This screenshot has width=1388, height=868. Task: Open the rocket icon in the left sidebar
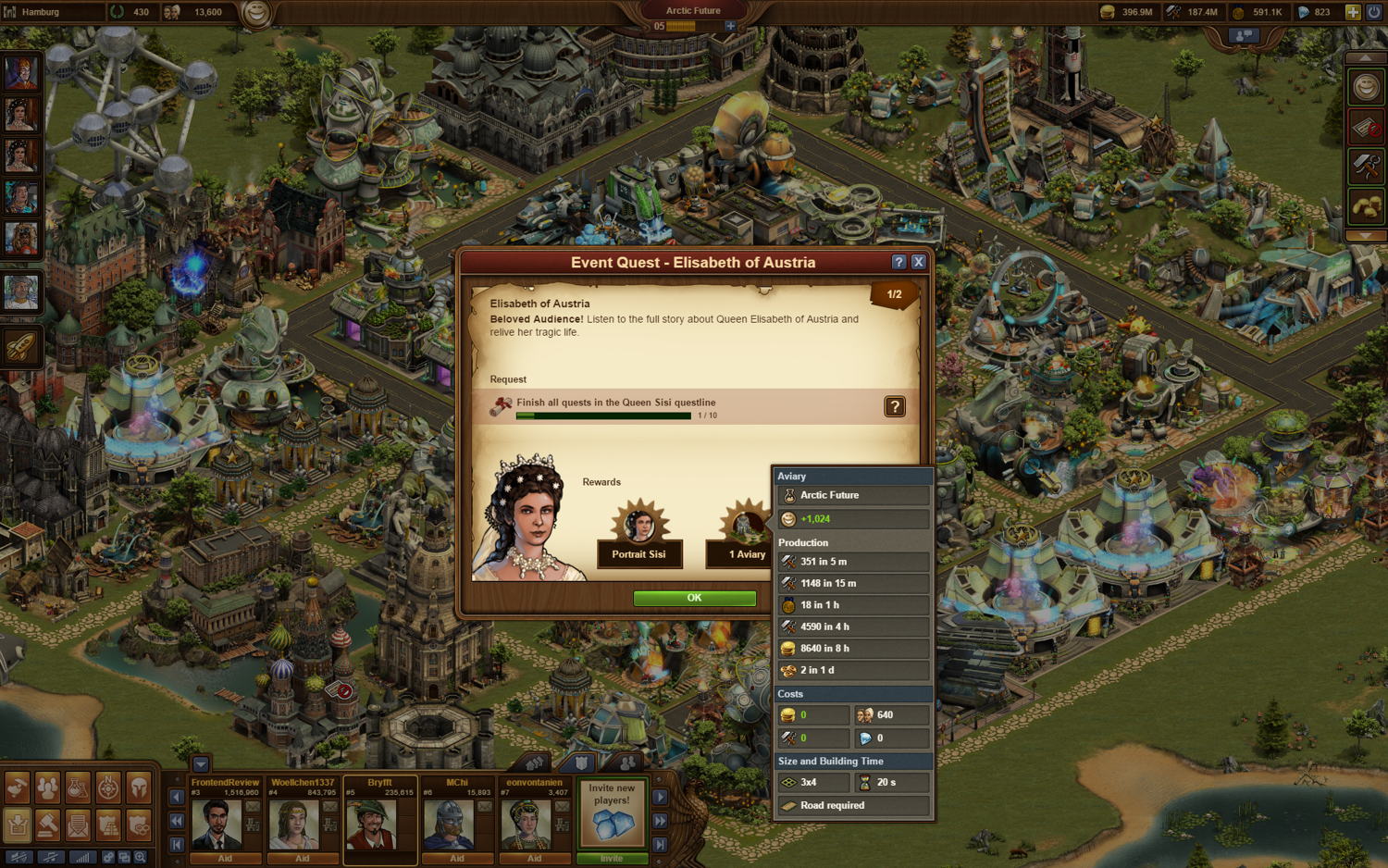click(20, 347)
